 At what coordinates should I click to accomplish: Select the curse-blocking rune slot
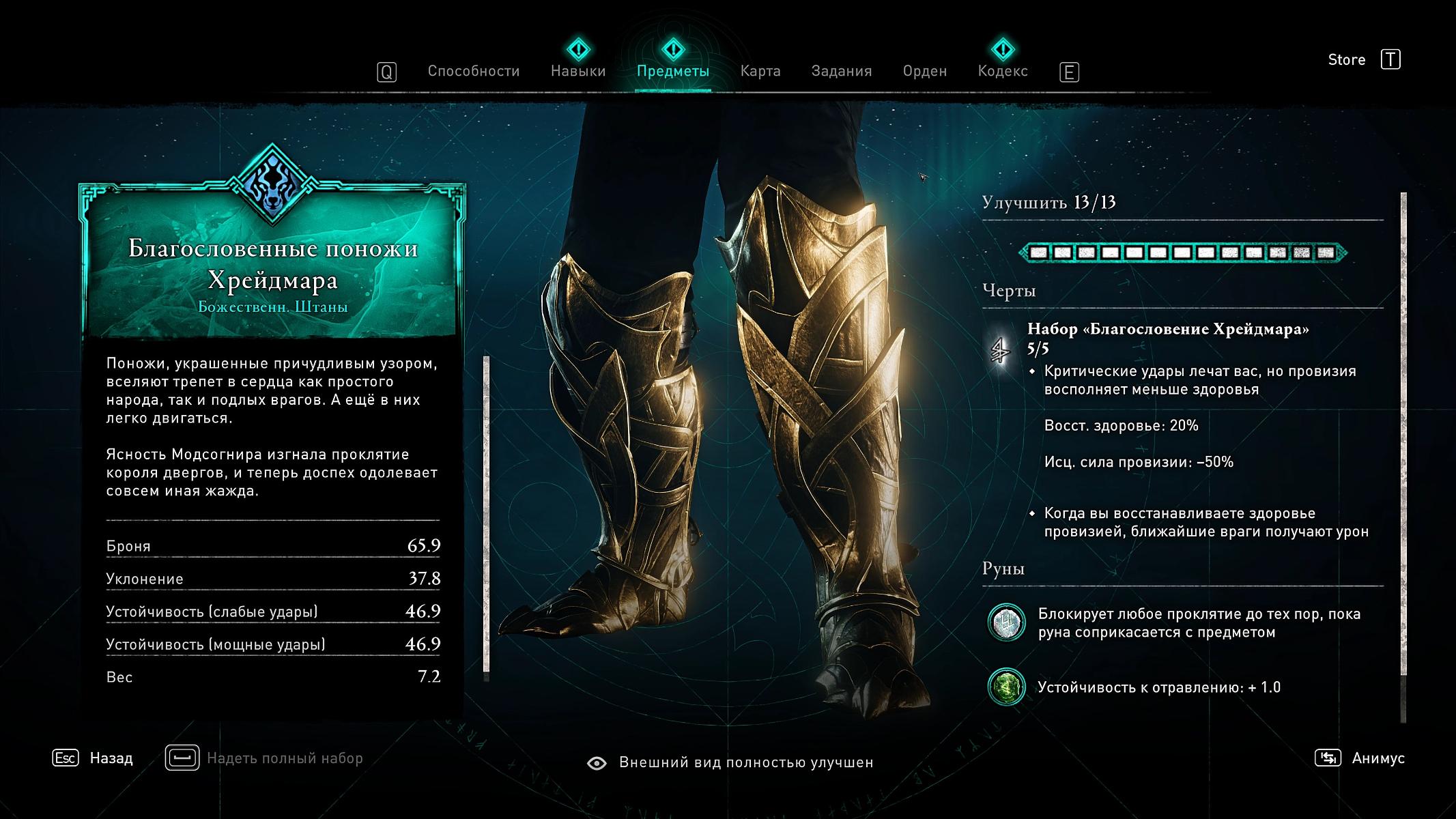point(1006,623)
